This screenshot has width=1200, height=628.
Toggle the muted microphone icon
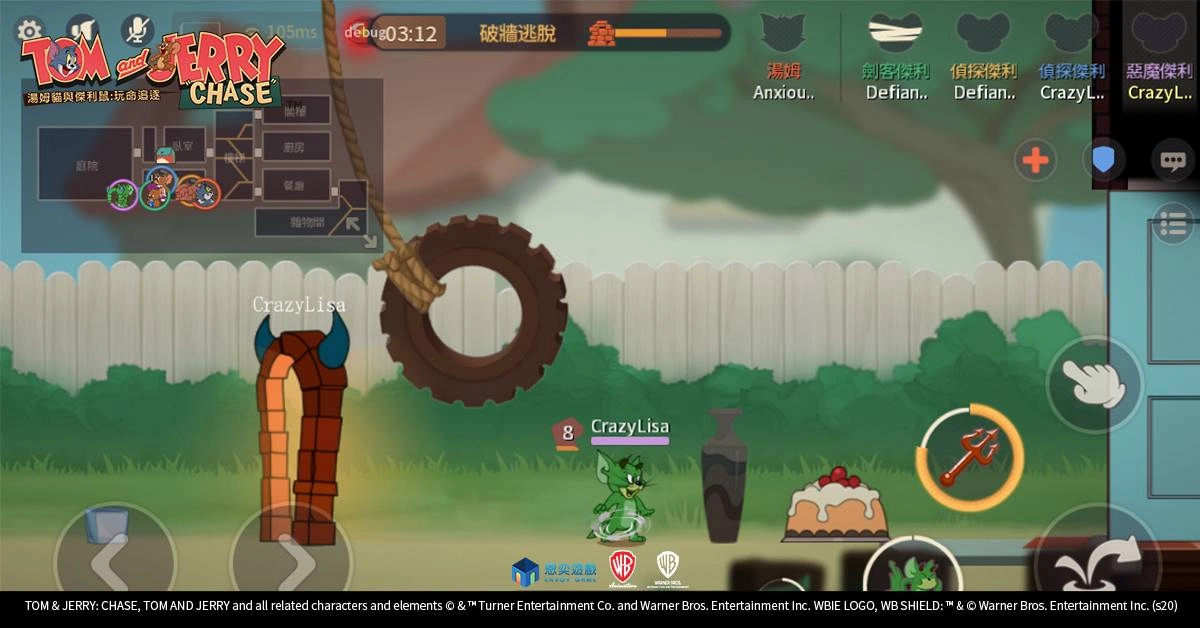tap(138, 30)
